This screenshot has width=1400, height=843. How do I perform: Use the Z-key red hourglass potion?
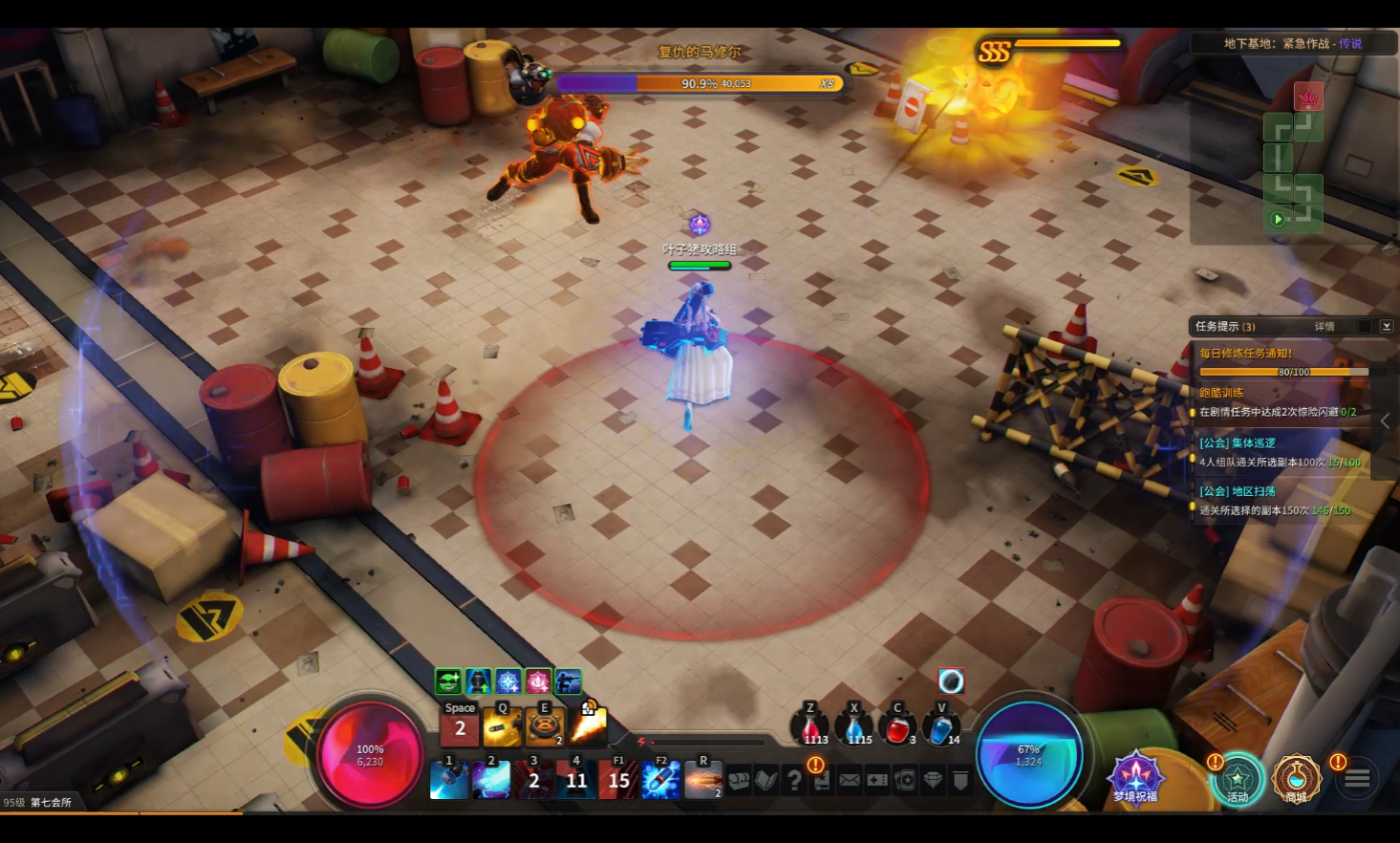[x=810, y=728]
